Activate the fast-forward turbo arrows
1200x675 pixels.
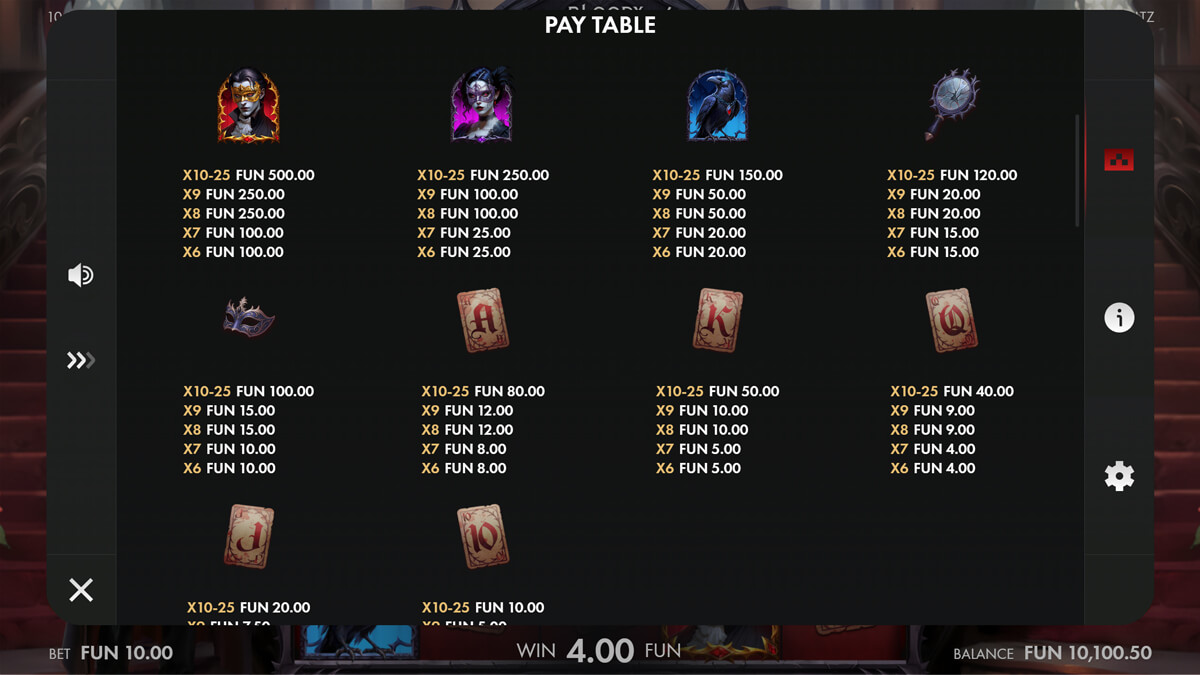[81, 360]
